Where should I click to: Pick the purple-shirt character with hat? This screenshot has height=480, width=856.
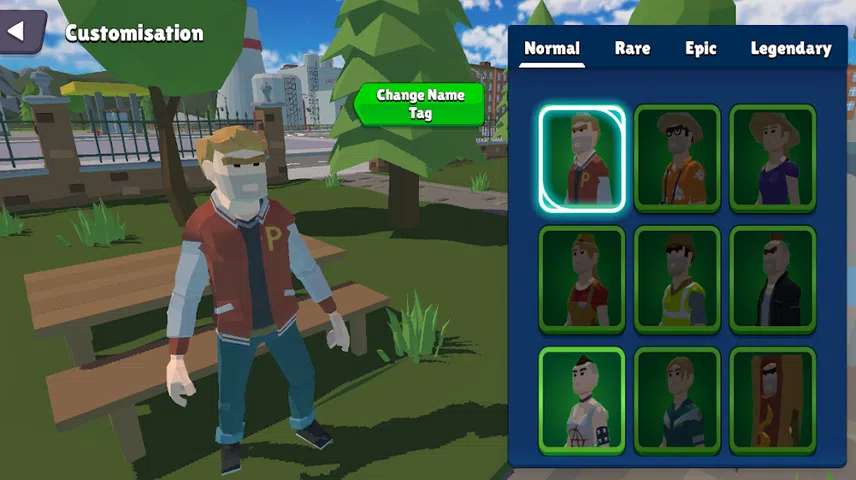point(772,159)
